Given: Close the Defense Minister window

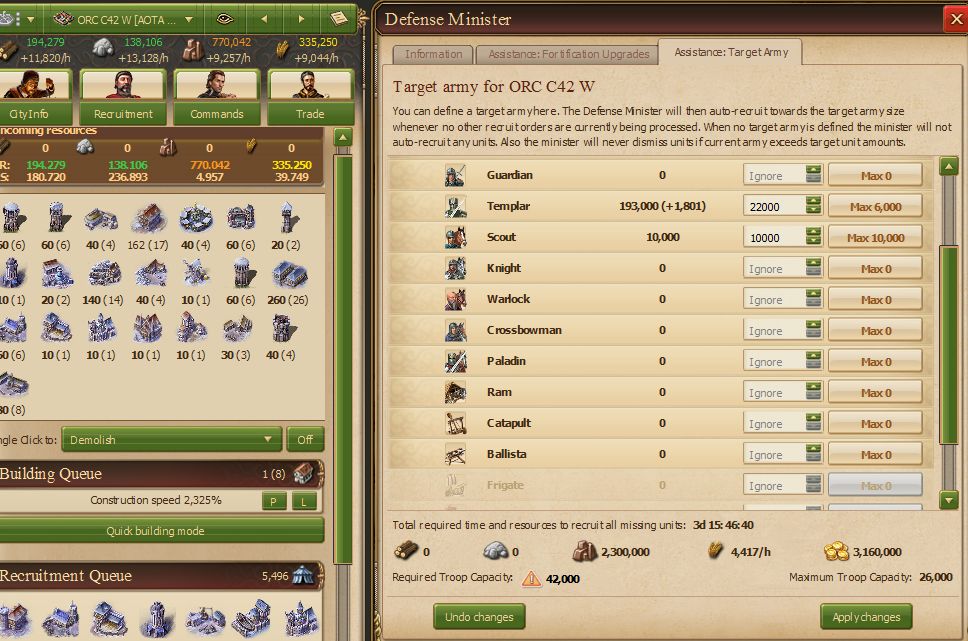Looking at the screenshot, I should pyautogui.click(x=953, y=18).
